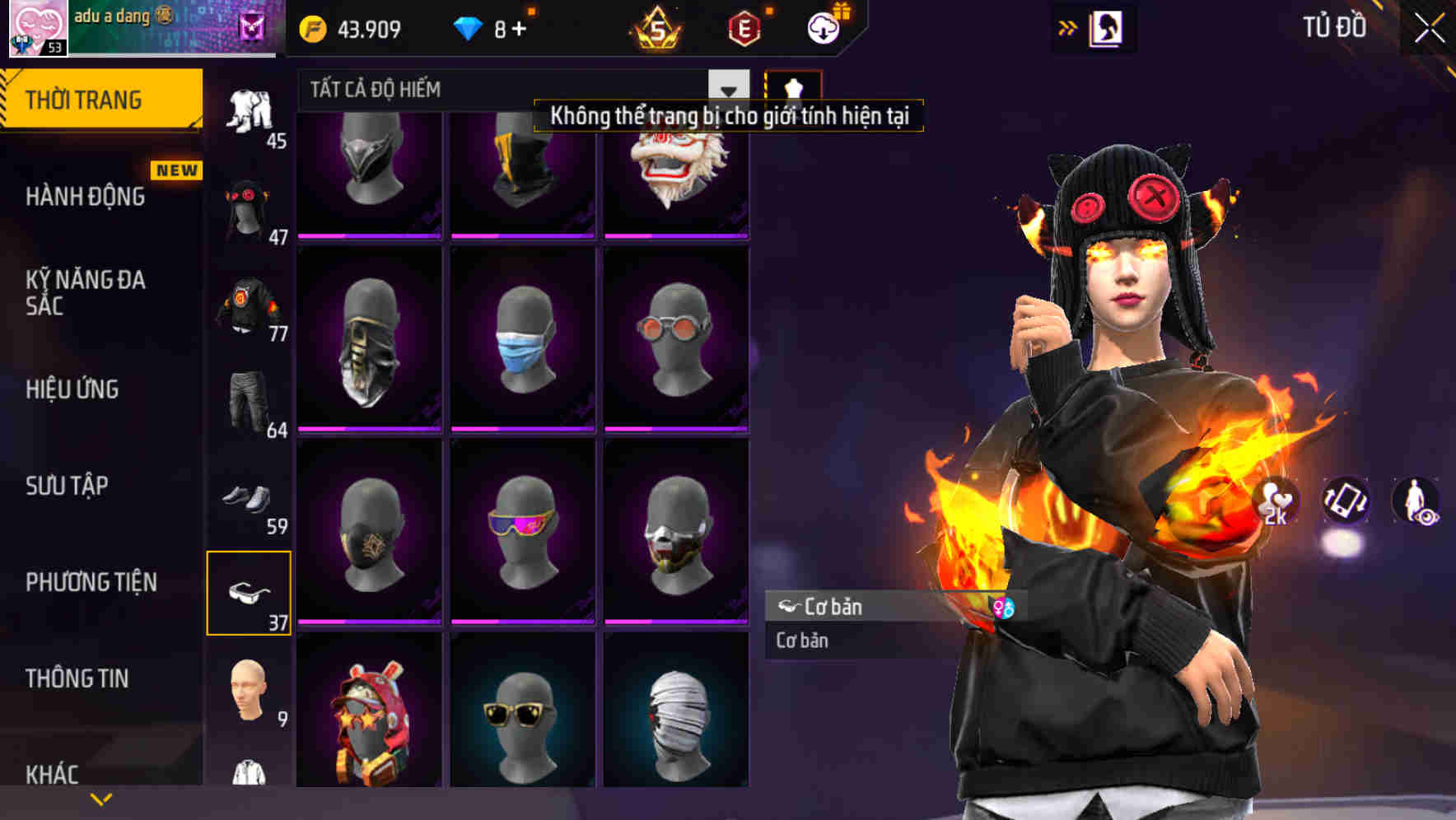Screen dimensions: 1456x820
Task: Click the diamond balance icon
Action: pos(468,27)
